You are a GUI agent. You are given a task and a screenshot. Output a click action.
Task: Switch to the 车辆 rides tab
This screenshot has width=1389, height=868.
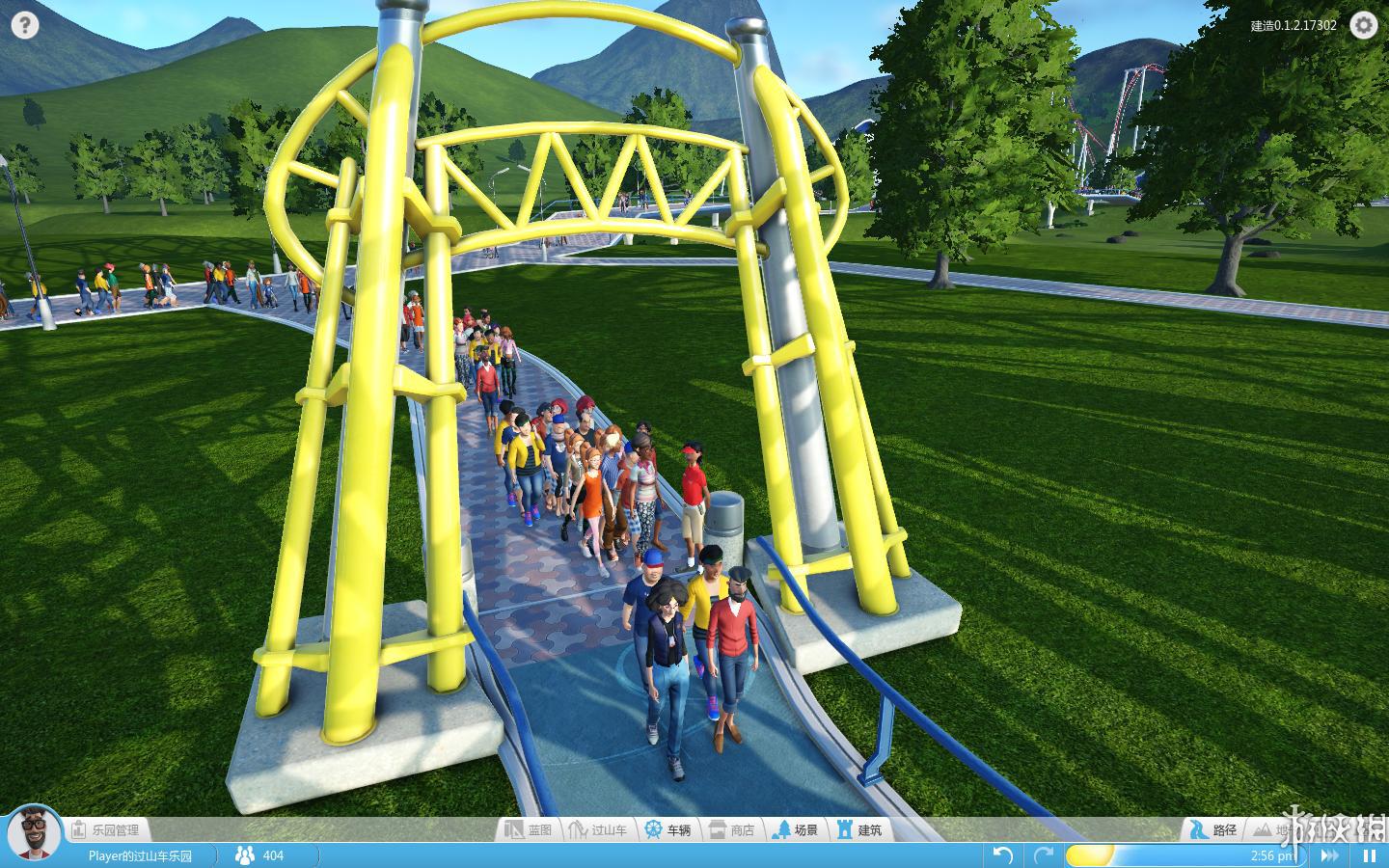click(668, 829)
